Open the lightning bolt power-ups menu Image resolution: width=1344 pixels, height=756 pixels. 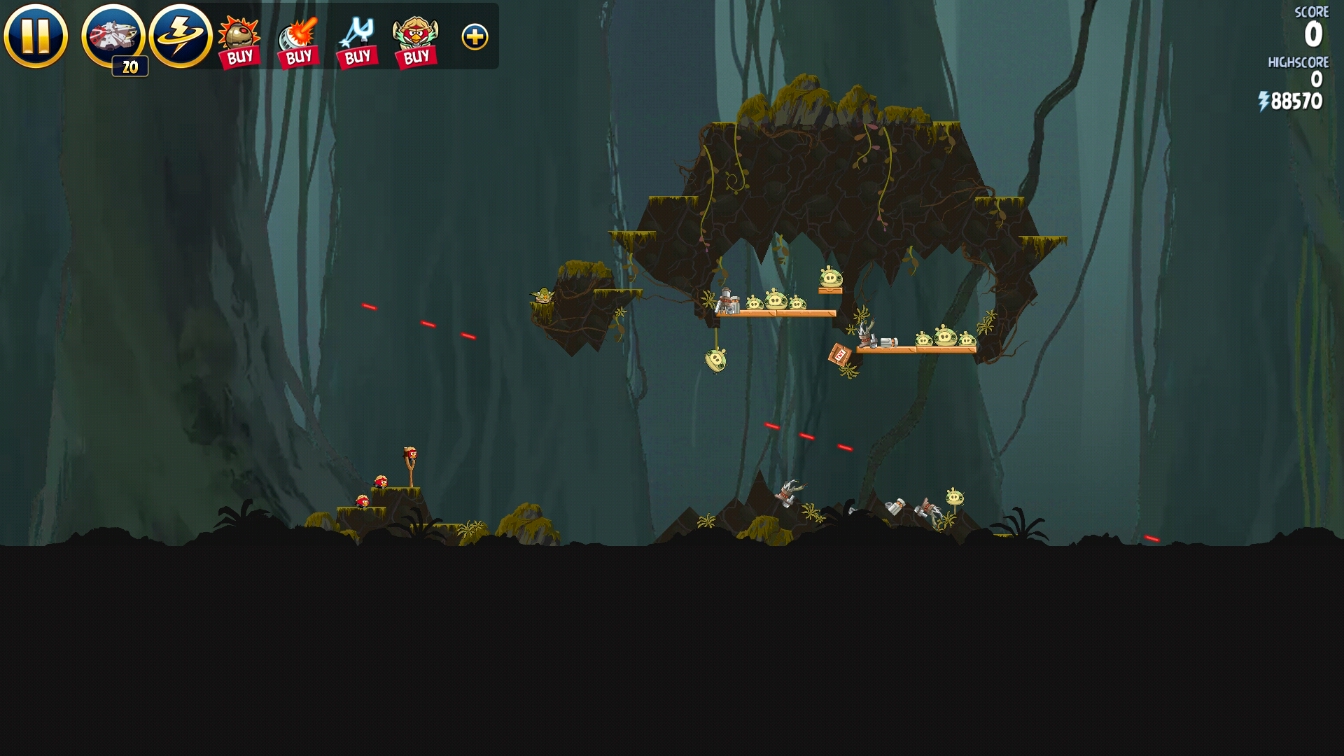click(180, 36)
